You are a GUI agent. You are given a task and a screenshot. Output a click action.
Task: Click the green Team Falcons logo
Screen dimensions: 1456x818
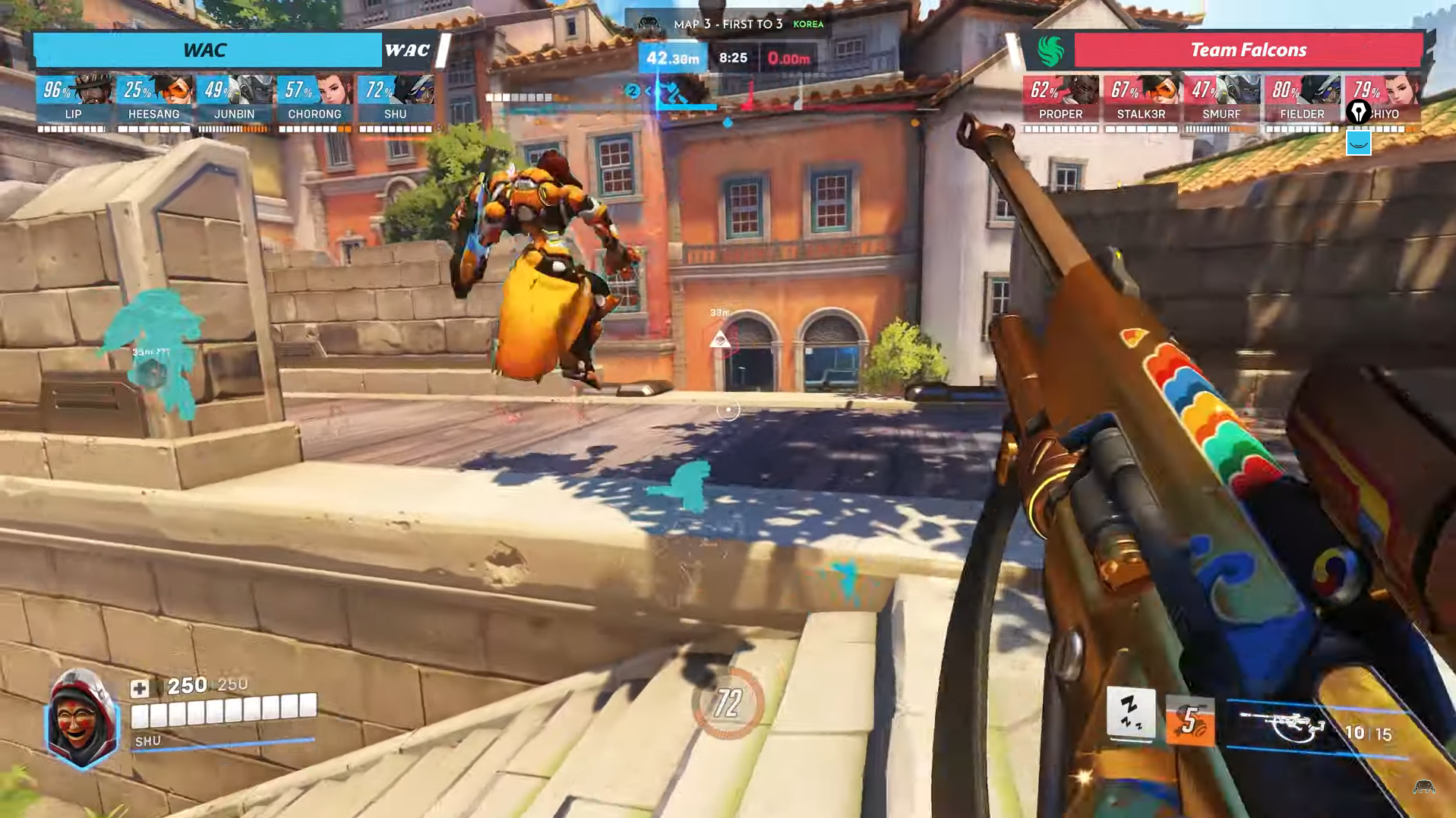pyautogui.click(x=1050, y=51)
